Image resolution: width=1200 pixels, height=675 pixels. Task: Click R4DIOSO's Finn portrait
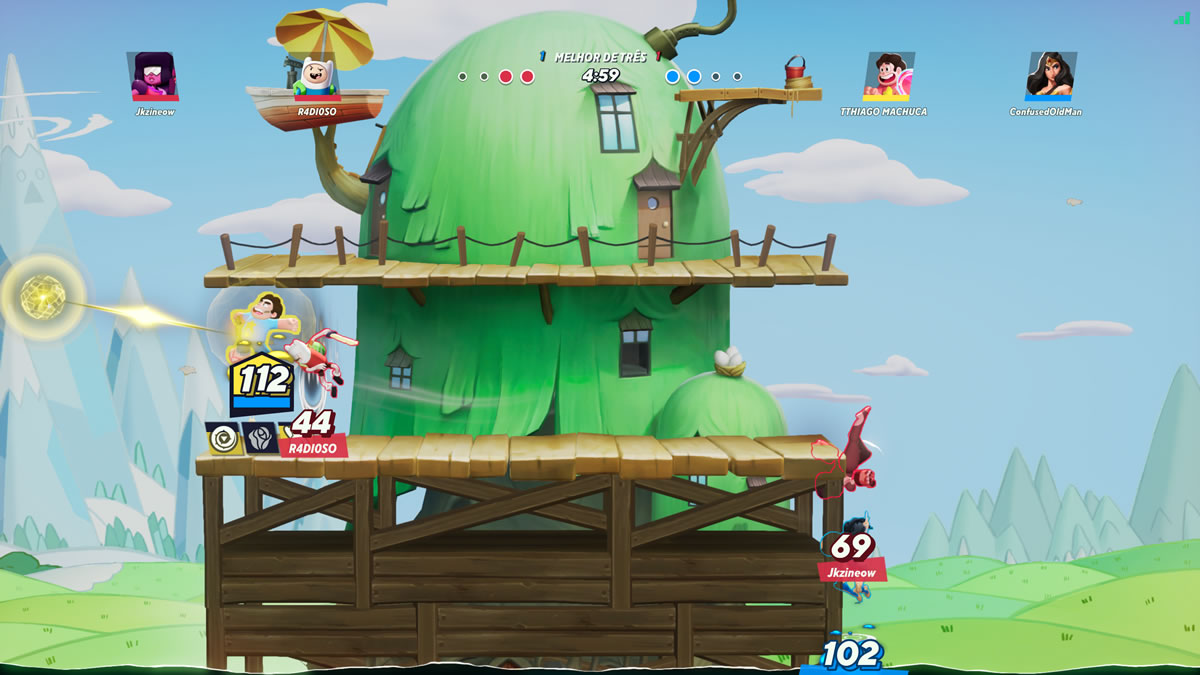point(316,77)
